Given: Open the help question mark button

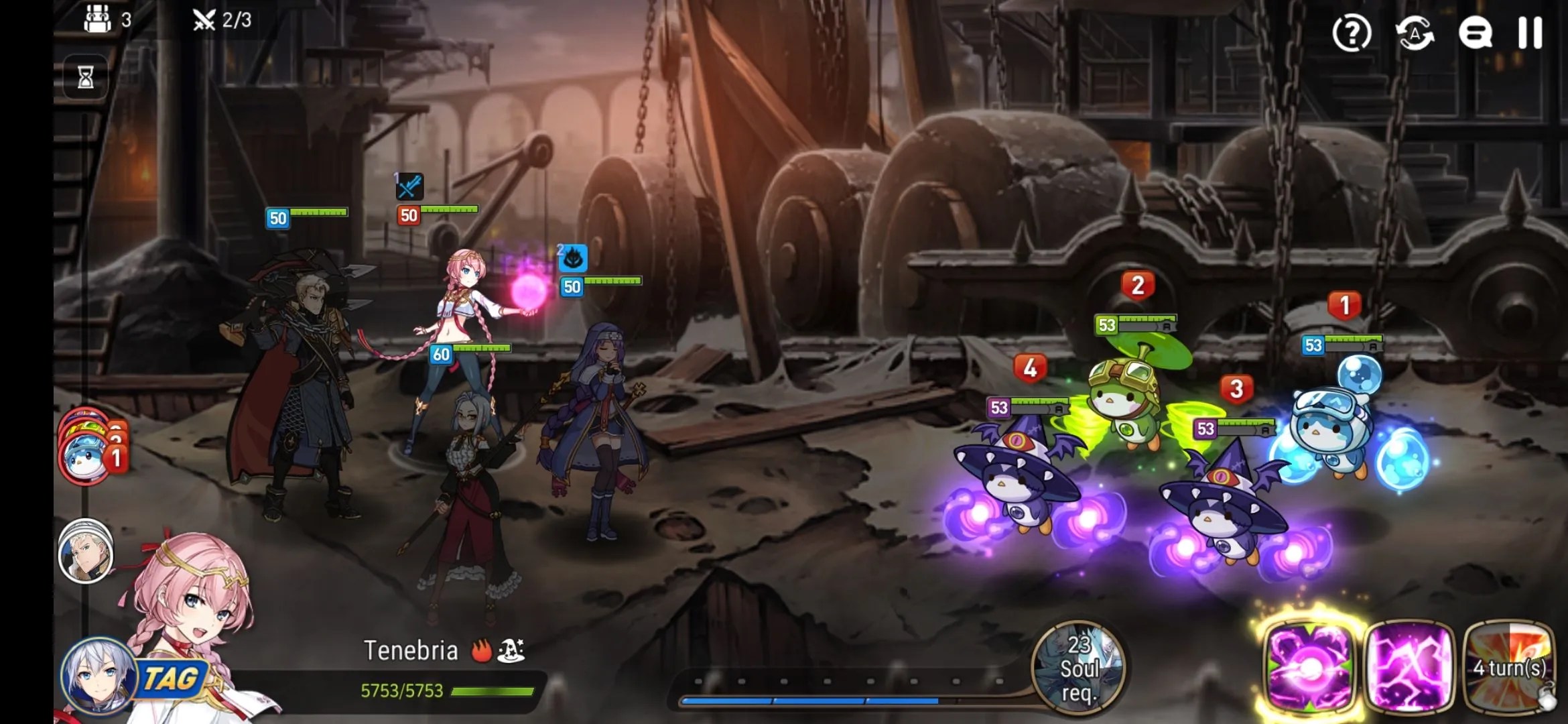Looking at the screenshot, I should point(1352,33).
